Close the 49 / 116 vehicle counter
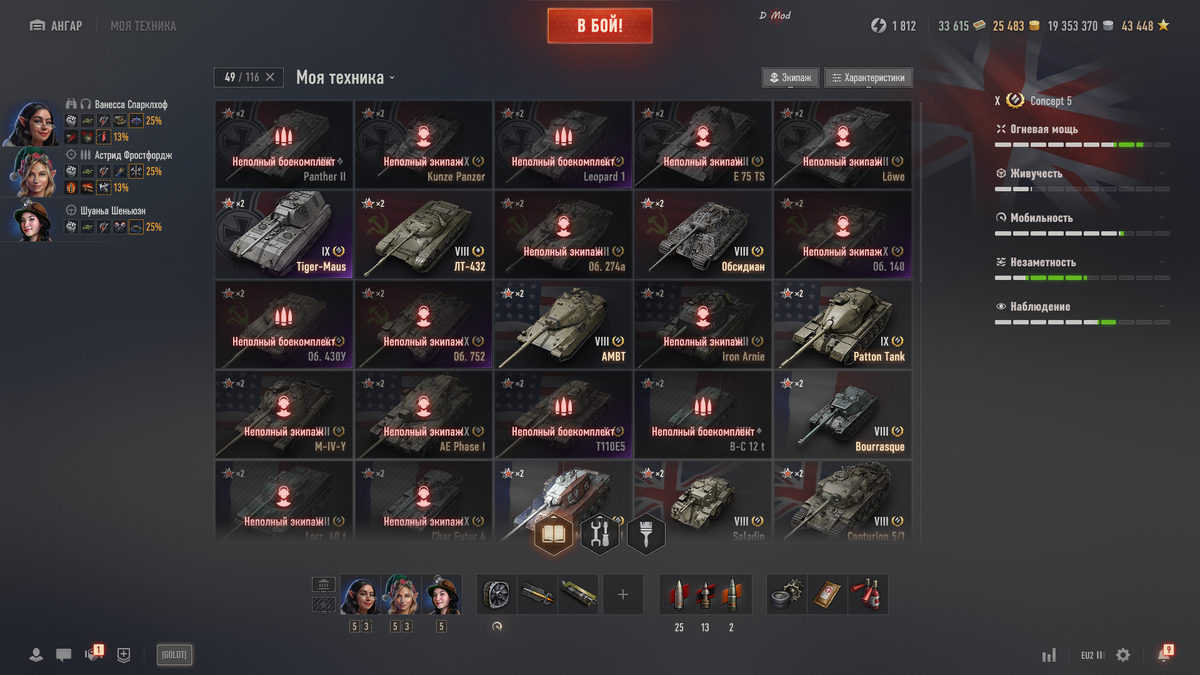 tap(271, 78)
